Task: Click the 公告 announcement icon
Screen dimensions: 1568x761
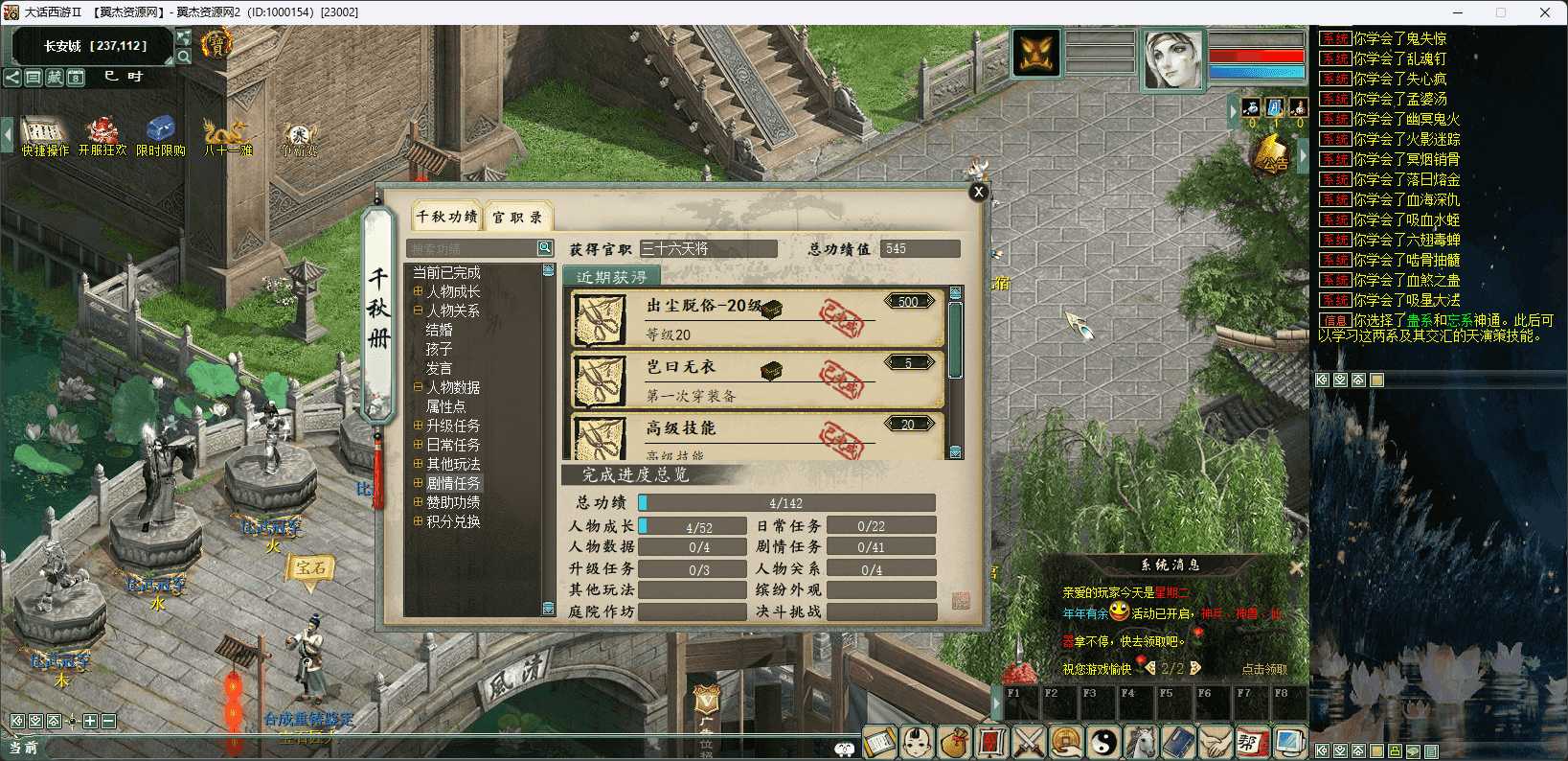Action: (1272, 155)
